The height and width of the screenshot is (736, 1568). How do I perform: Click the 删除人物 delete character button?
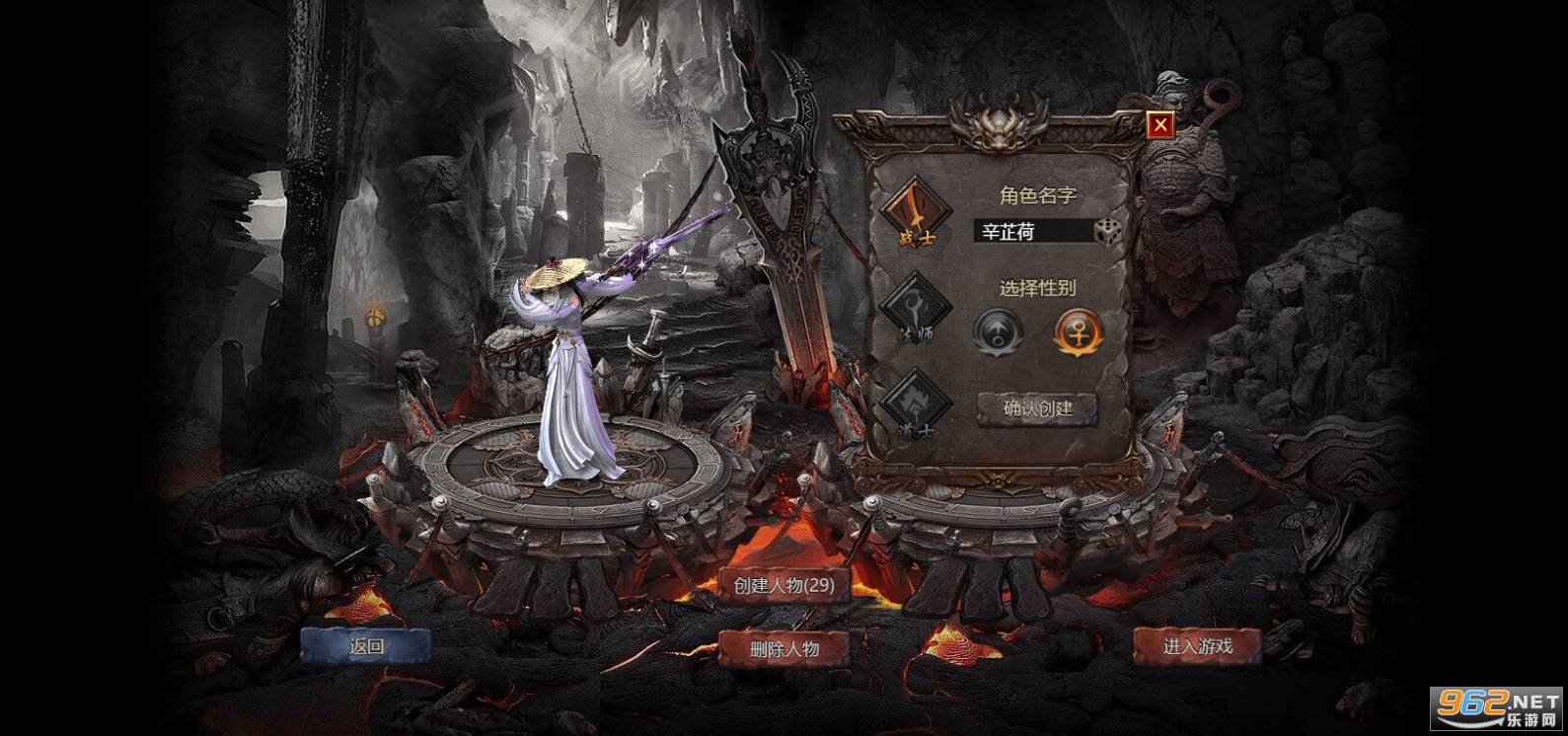(x=786, y=650)
